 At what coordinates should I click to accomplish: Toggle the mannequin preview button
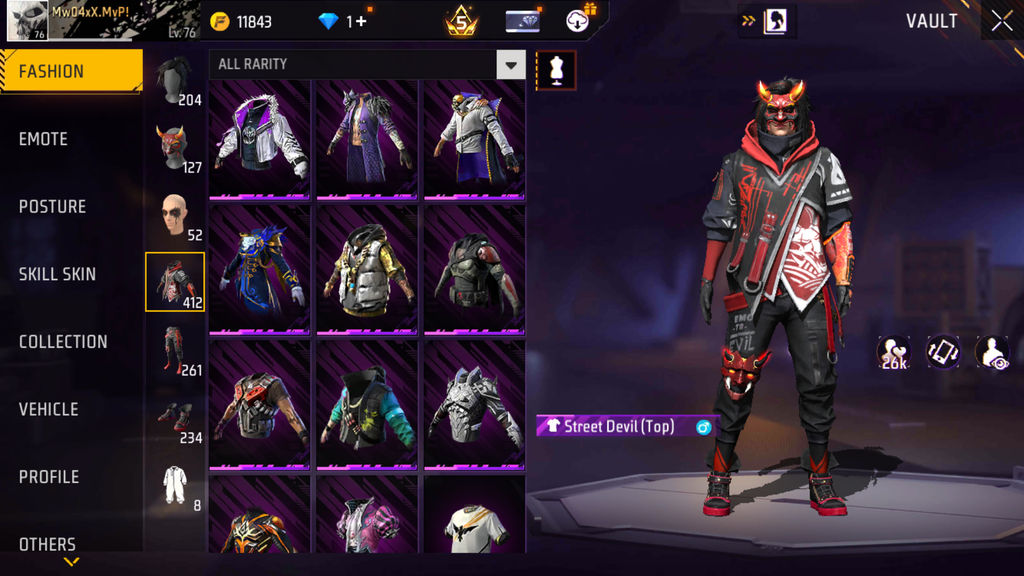(556, 71)
